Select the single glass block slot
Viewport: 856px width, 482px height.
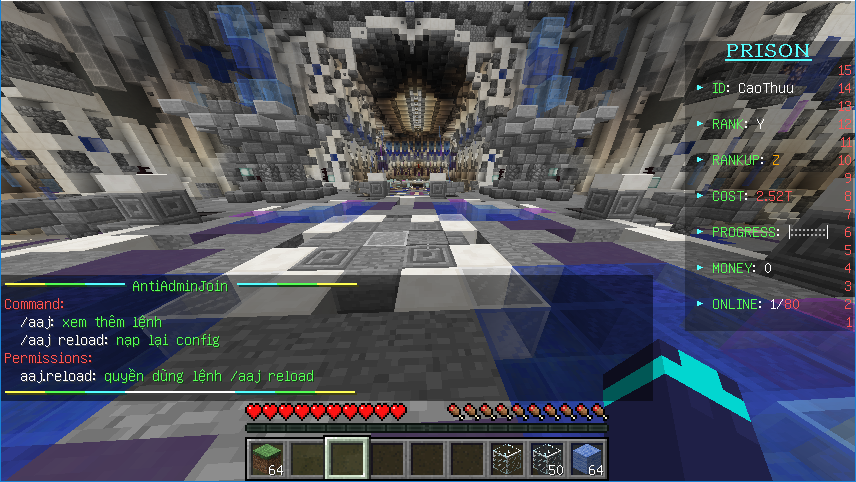[507, 459]
